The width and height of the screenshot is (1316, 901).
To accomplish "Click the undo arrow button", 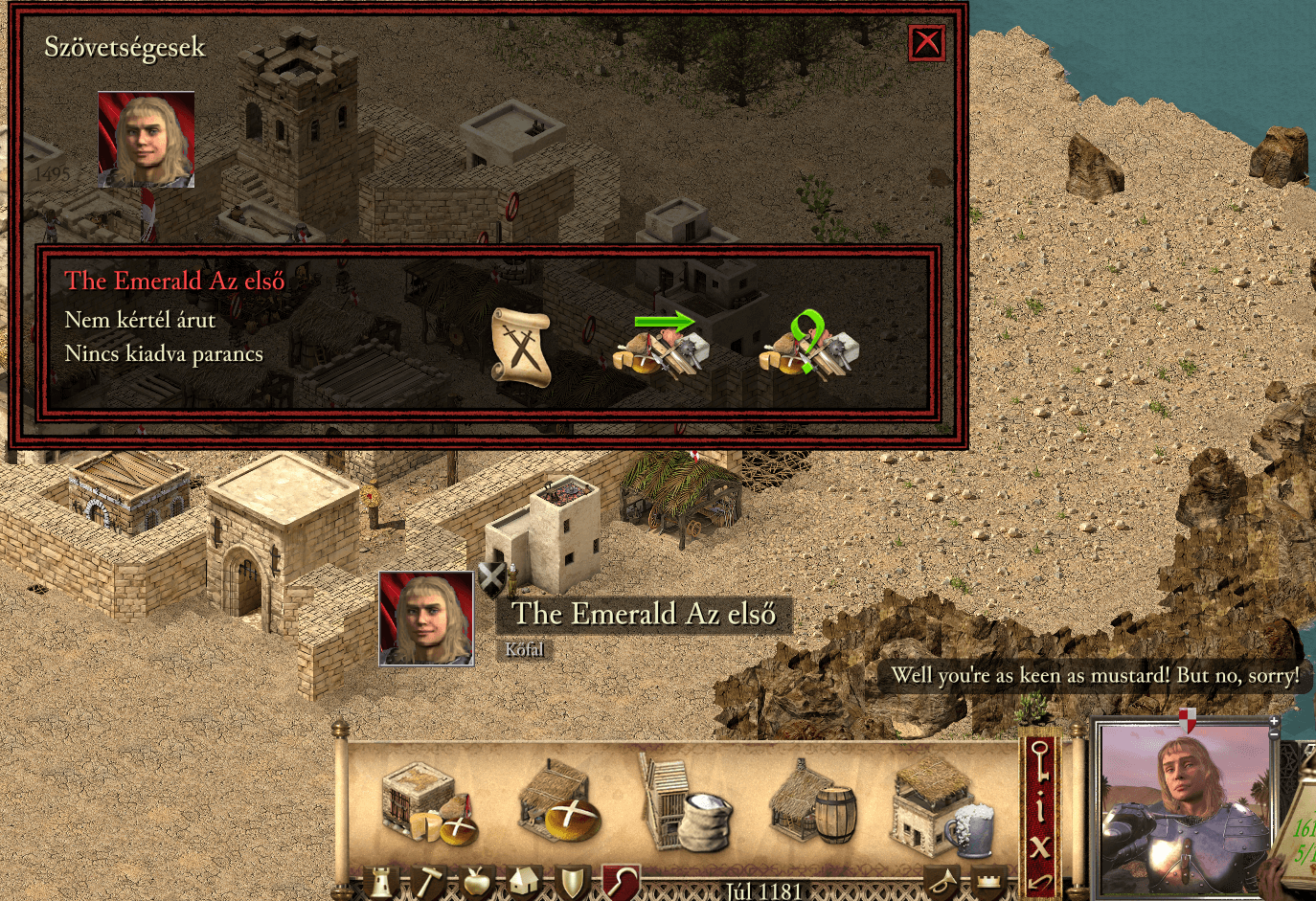I will tap(1040, 882).
